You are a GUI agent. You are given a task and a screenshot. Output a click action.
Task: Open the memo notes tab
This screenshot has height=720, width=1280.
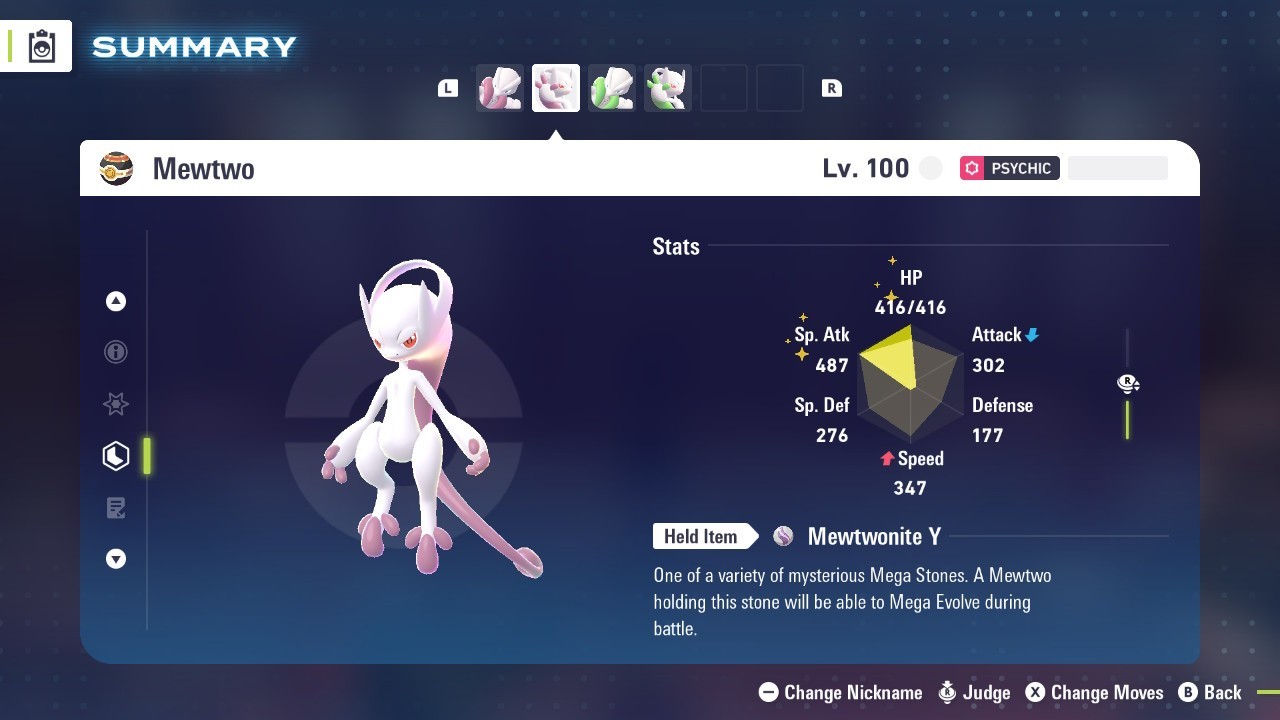coord(116,508)
